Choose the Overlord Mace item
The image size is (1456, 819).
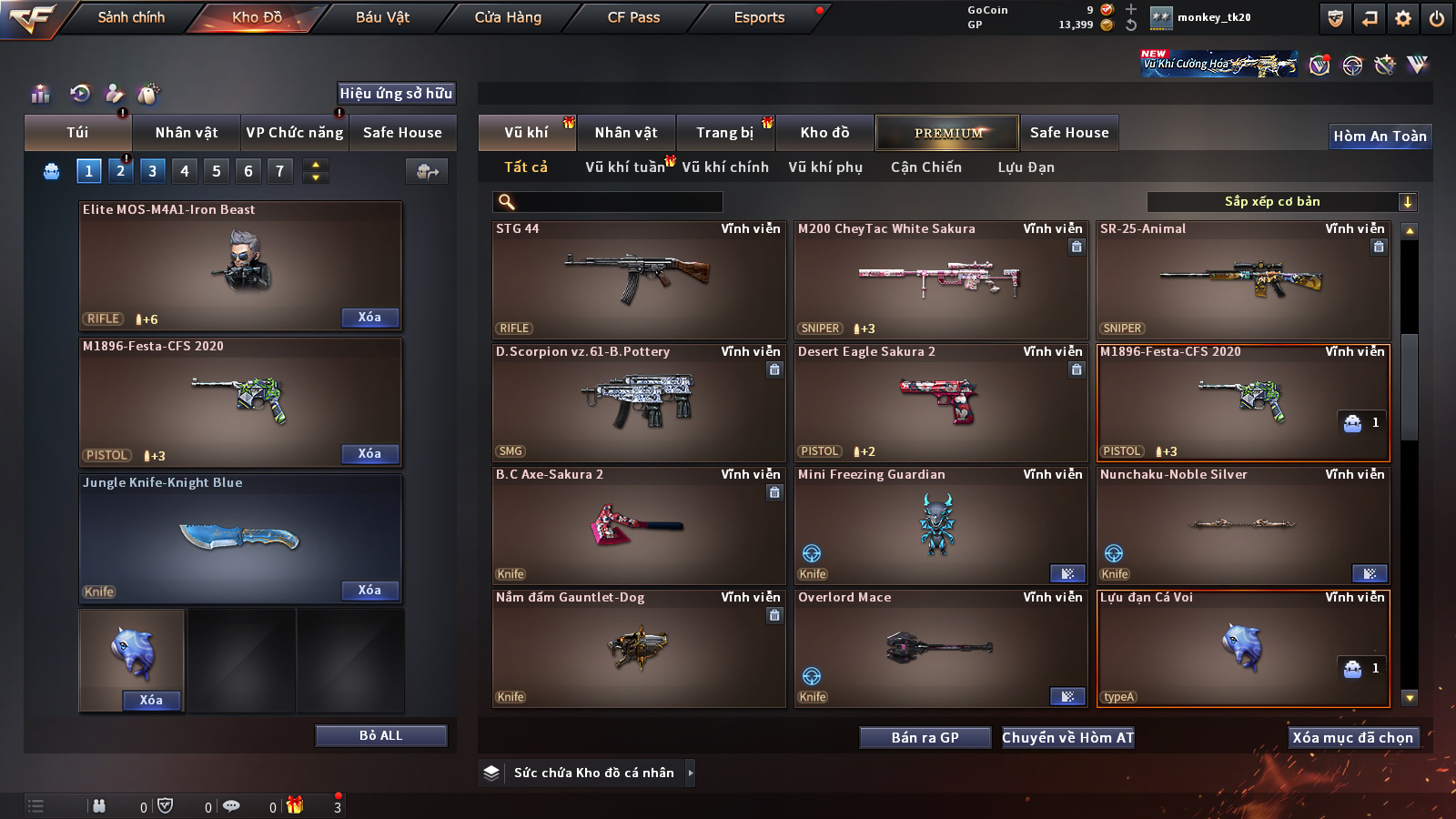pos(941,648)
